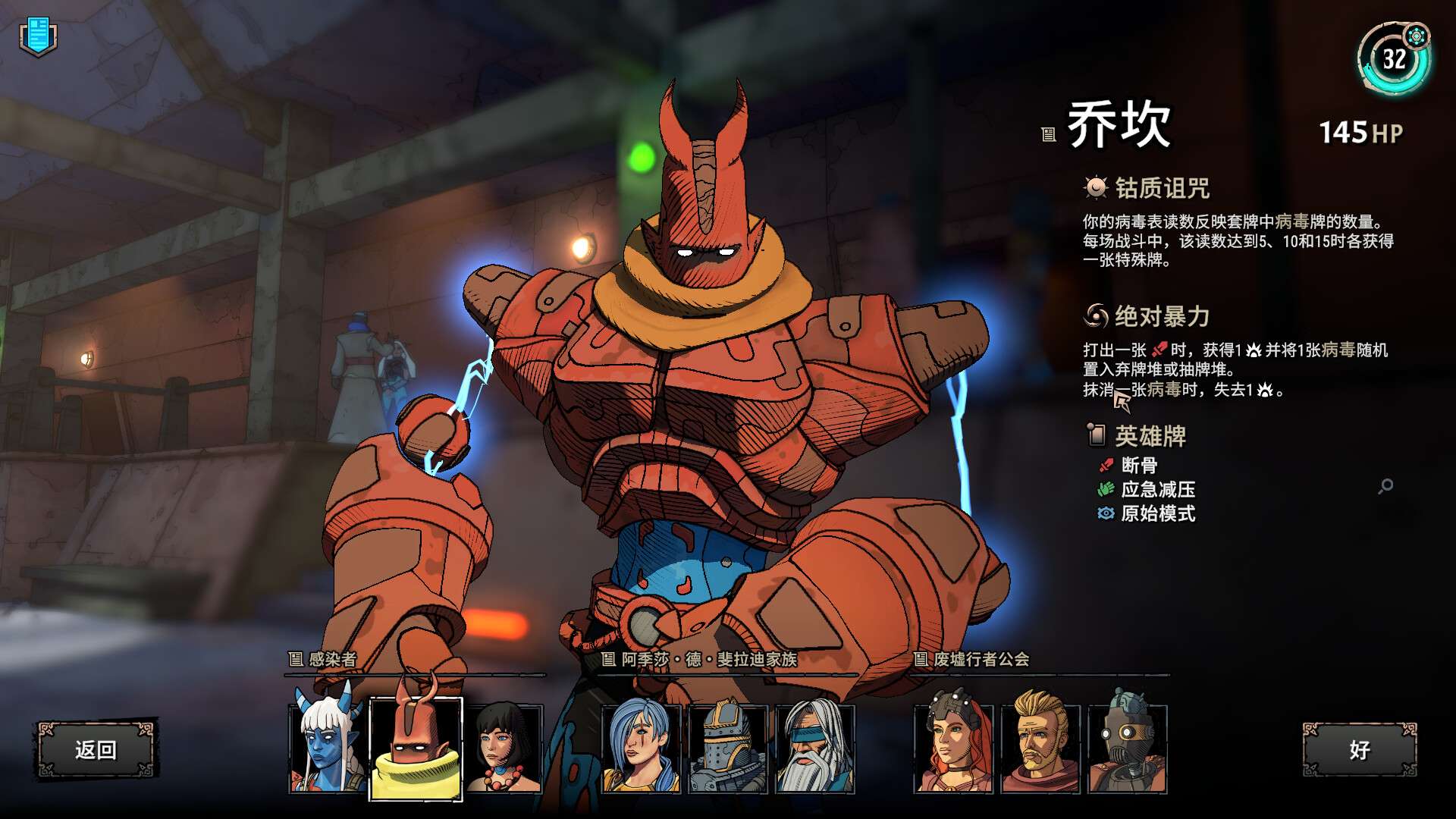View the 应急减压 hero card
Viewport: 1456px width, 819px height.
[x=1157, y=489]
